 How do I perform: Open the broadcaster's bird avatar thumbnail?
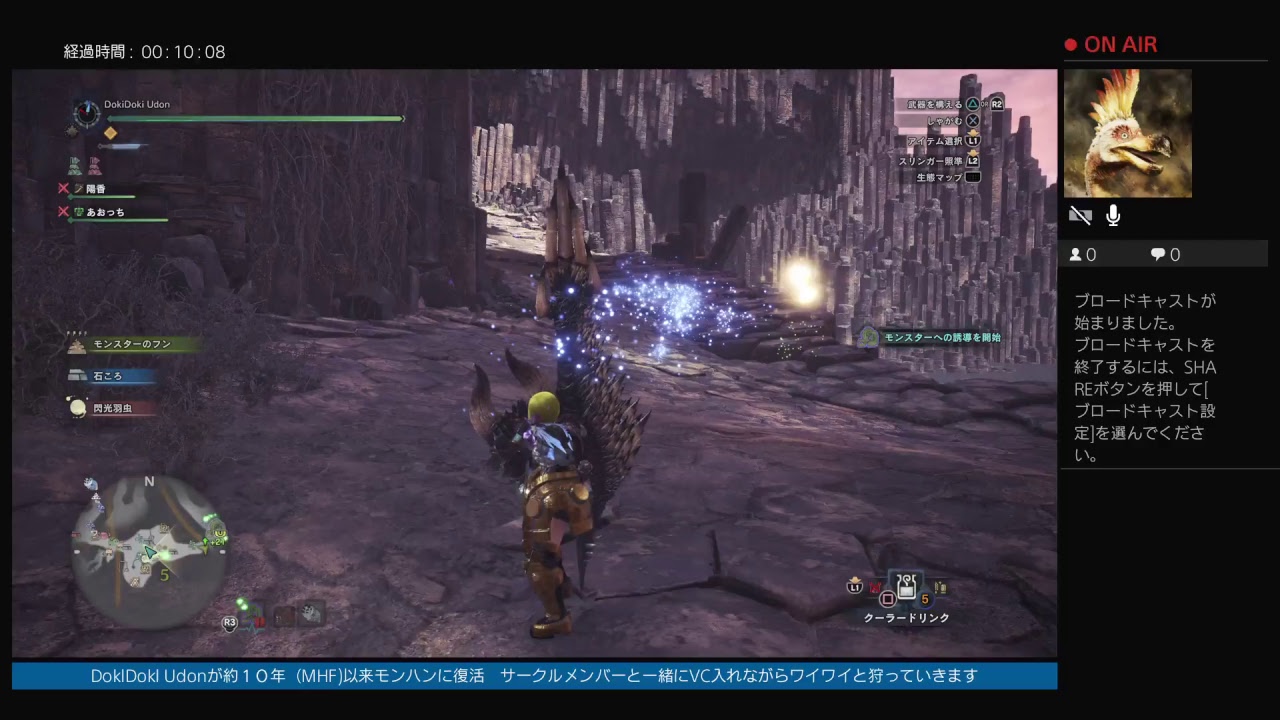coord(1127,133)
